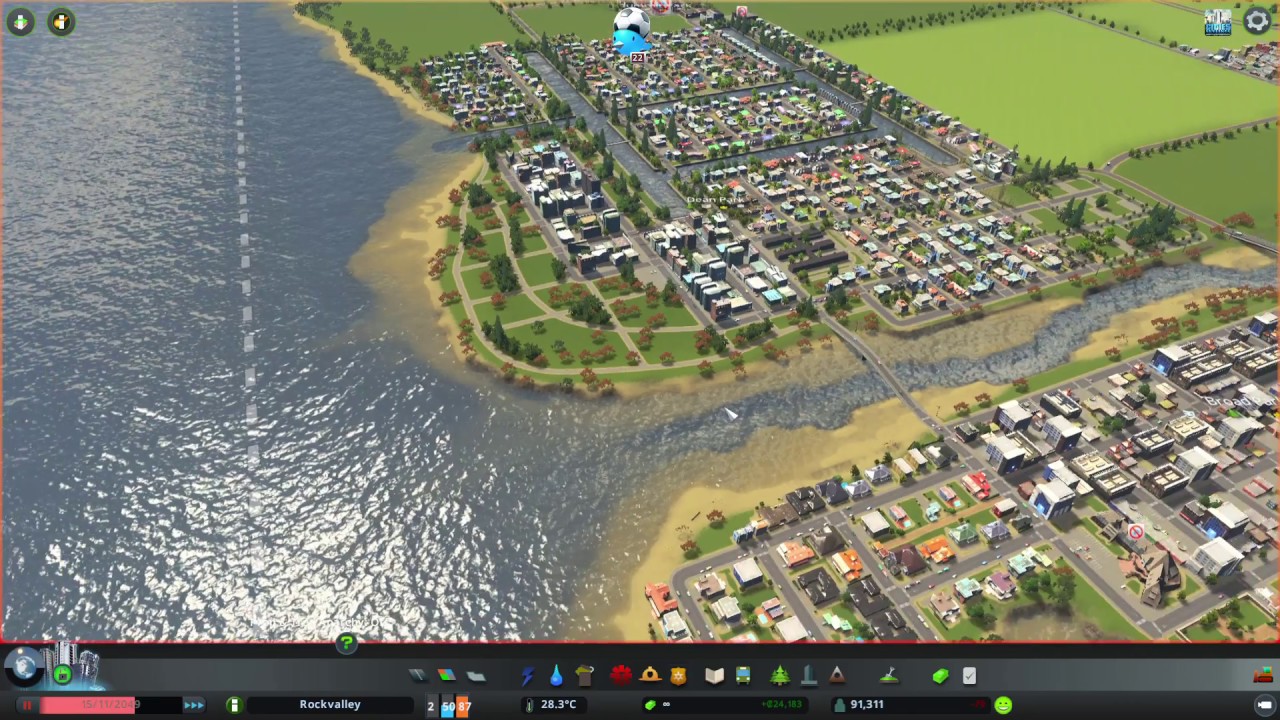
Task: Open the parks tree menu
Action: 779,676
